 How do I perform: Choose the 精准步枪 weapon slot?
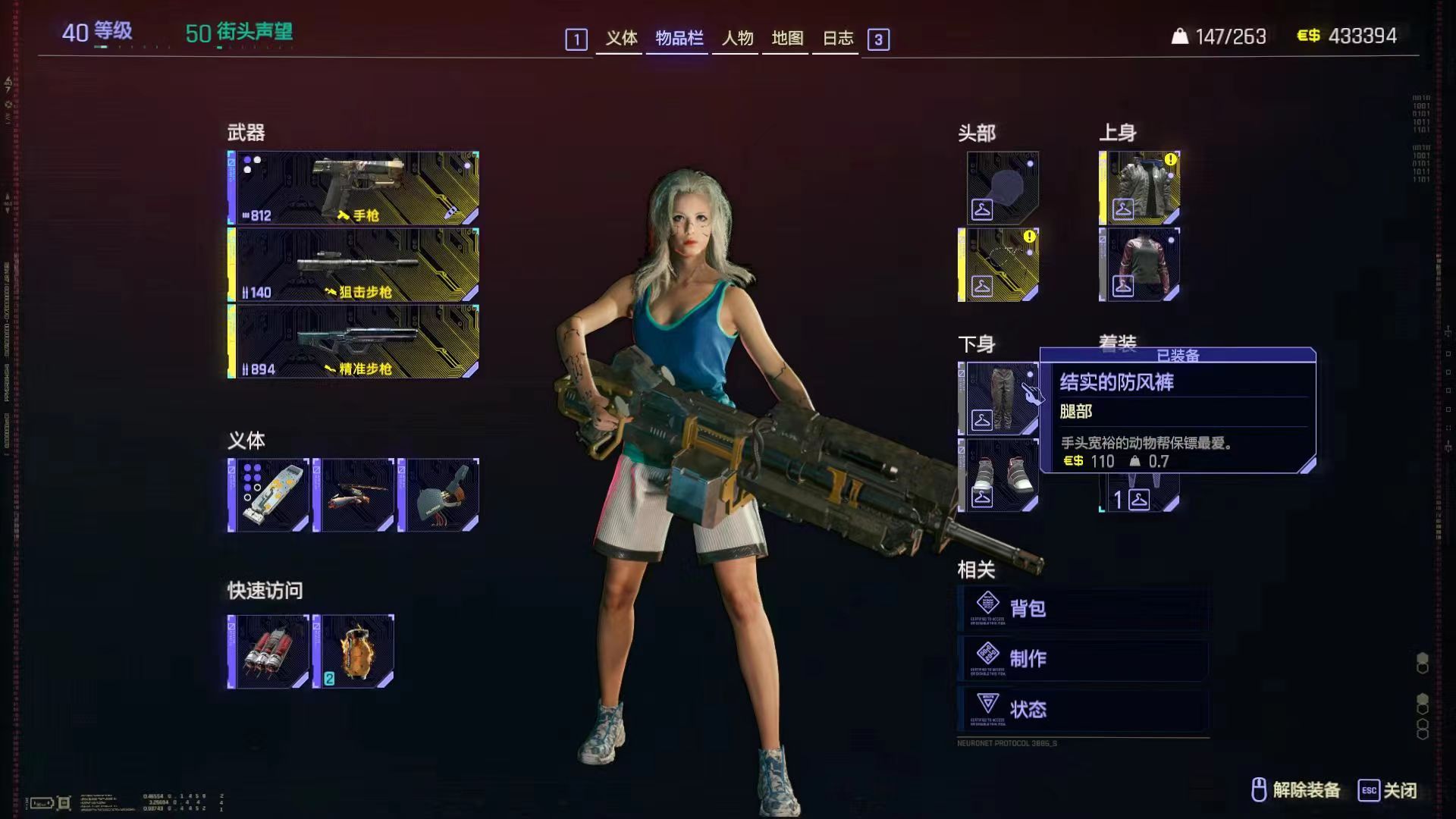click(x=354, y=342)
